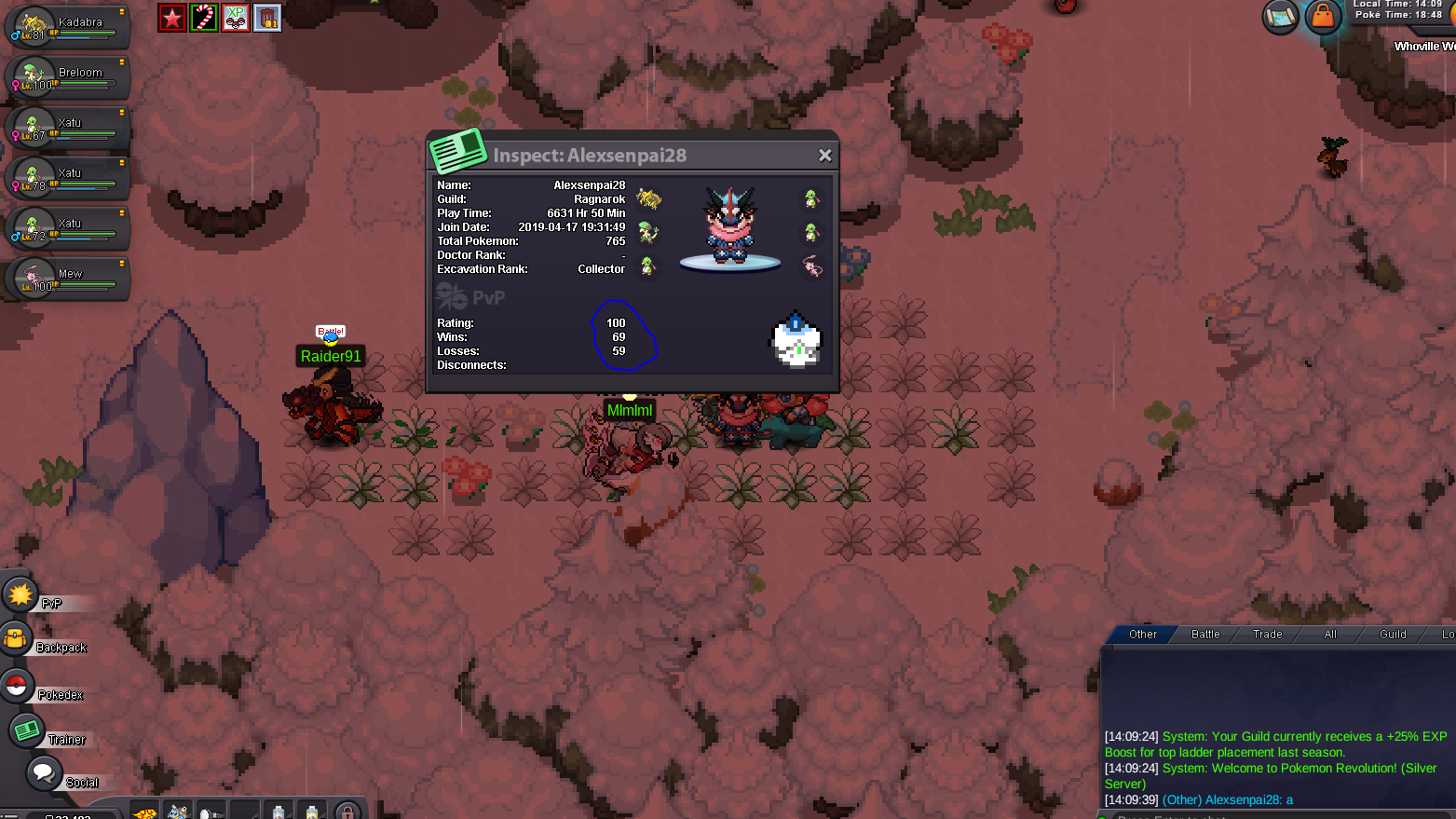Click the red star buff icon
This screenshot has height=819, width=1456.
171,18
